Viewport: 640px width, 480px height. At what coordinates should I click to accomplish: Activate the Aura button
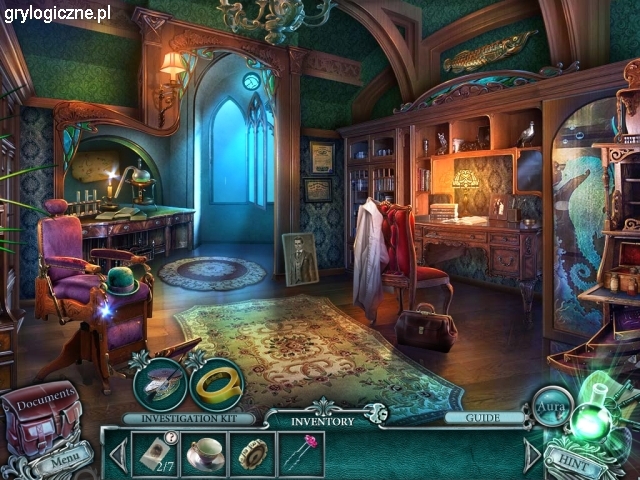pos(551,409)
